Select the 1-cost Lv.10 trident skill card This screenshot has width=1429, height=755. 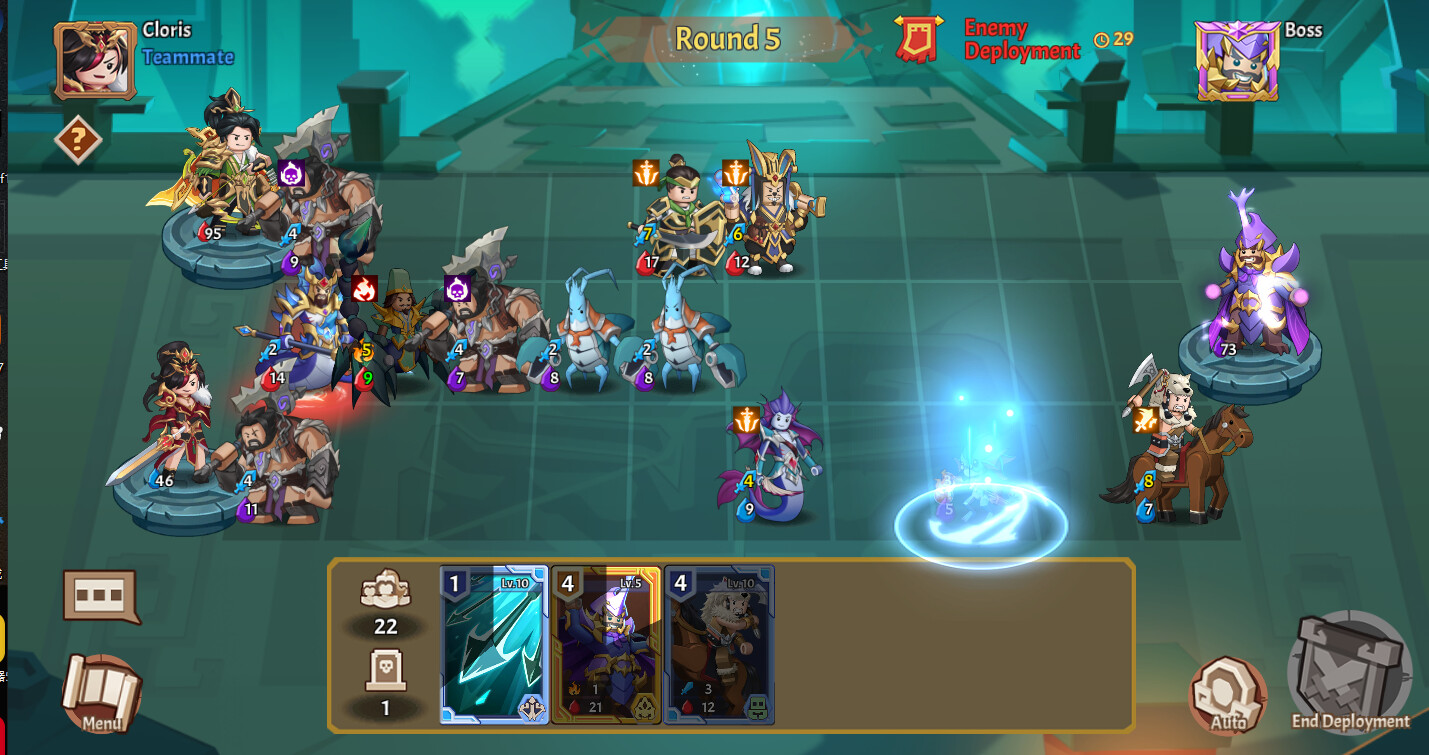[x=494, y=645]
